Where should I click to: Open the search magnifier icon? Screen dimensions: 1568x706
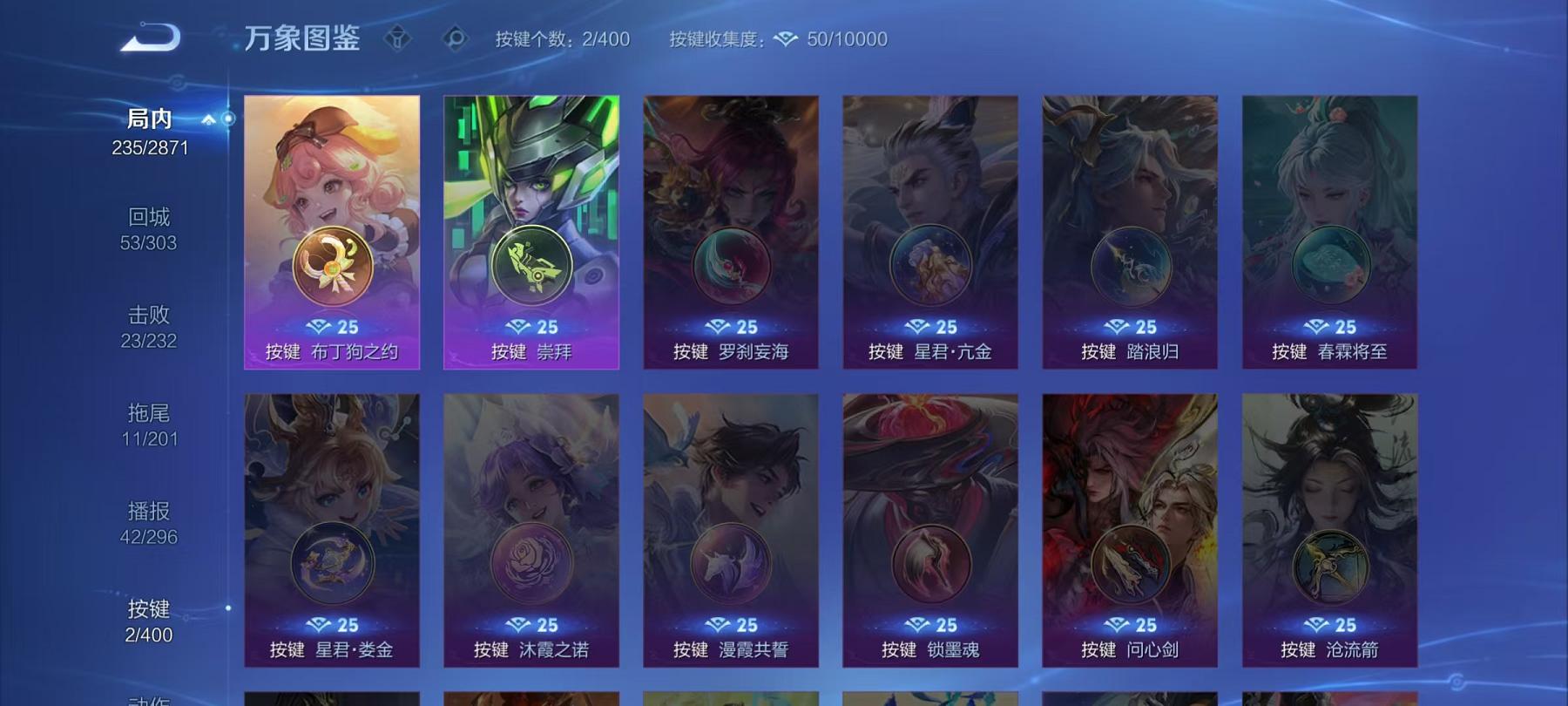point(453,38)
